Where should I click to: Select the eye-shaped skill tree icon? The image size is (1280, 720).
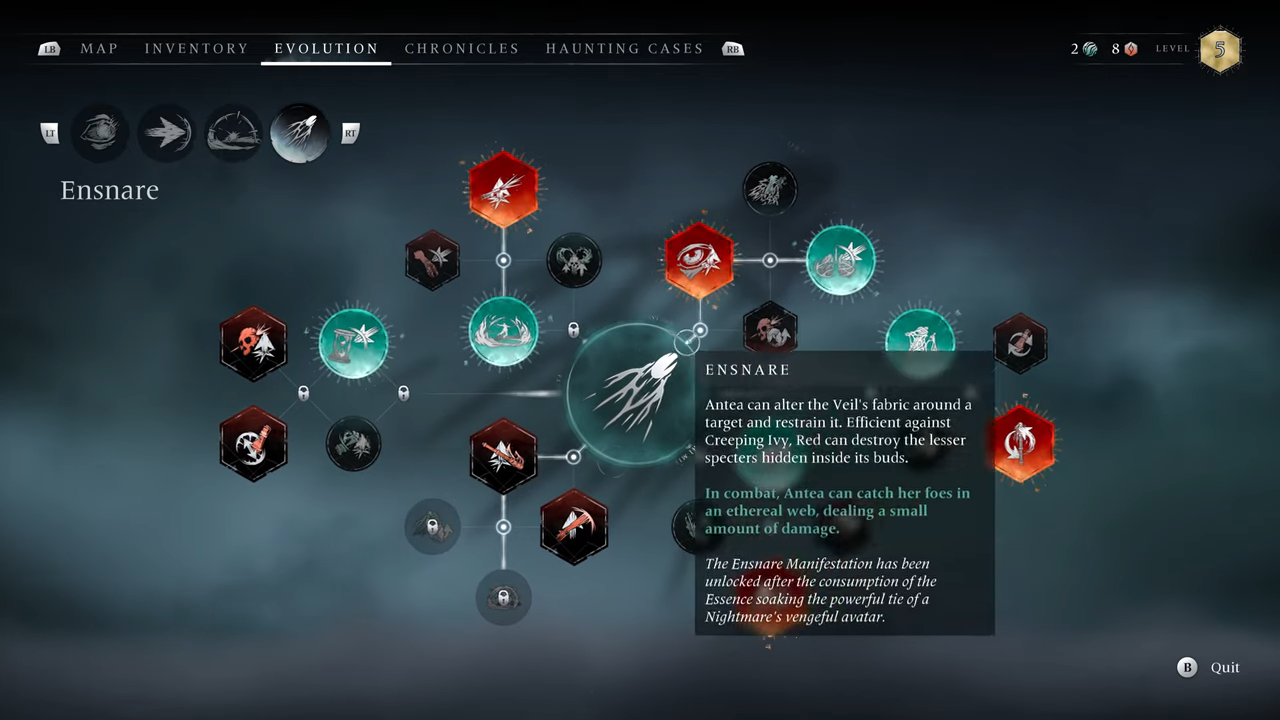pos(100,133)
